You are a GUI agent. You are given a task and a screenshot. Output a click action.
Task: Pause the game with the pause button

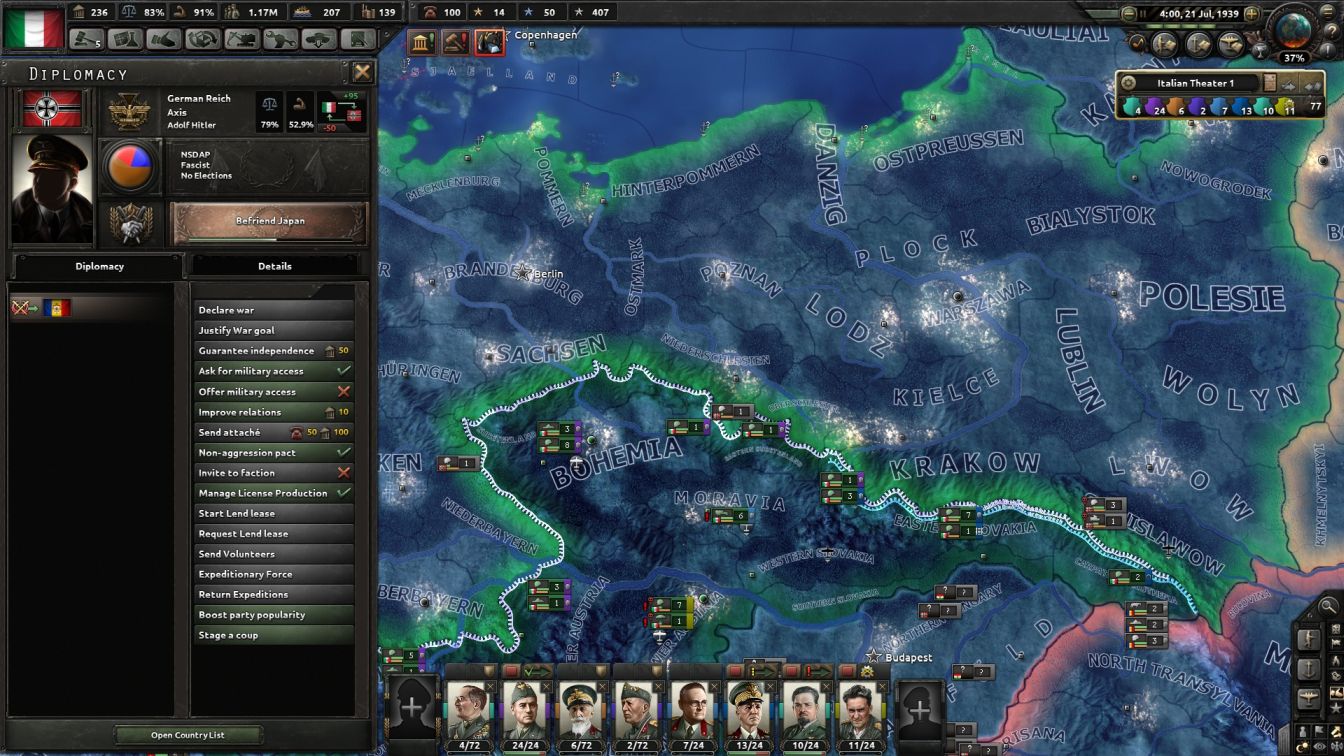1143,13
